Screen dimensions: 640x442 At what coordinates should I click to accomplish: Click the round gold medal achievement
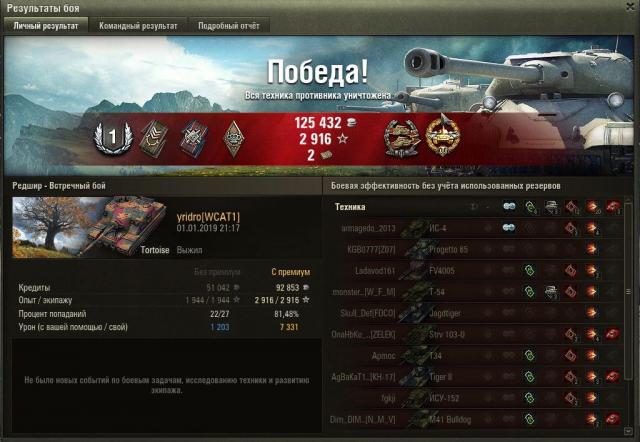coord(441,137)
